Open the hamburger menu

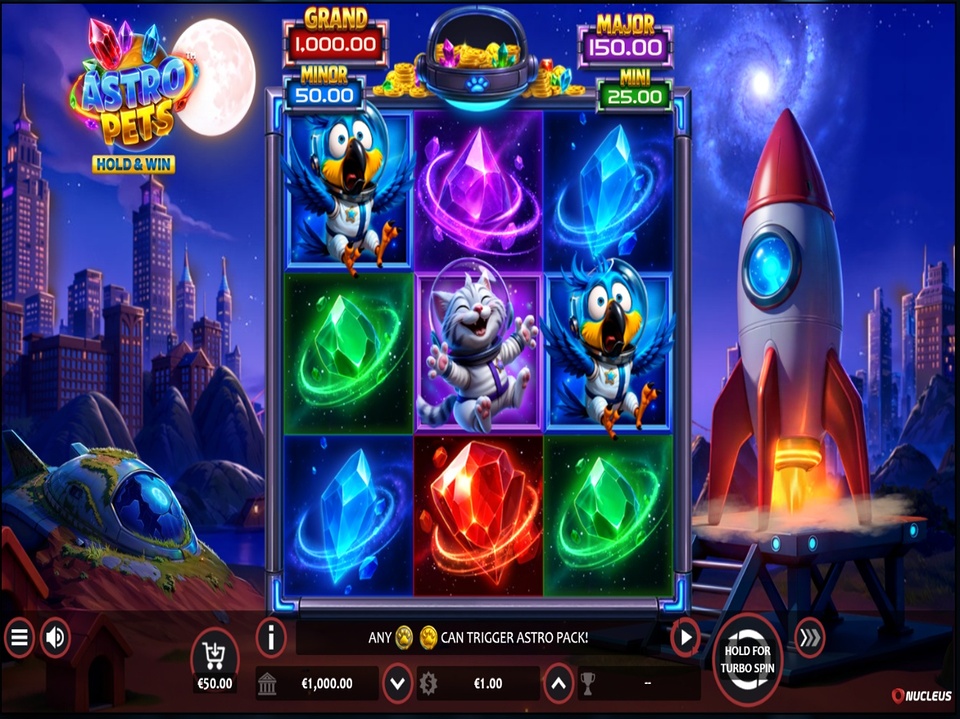tap(19, 638)
